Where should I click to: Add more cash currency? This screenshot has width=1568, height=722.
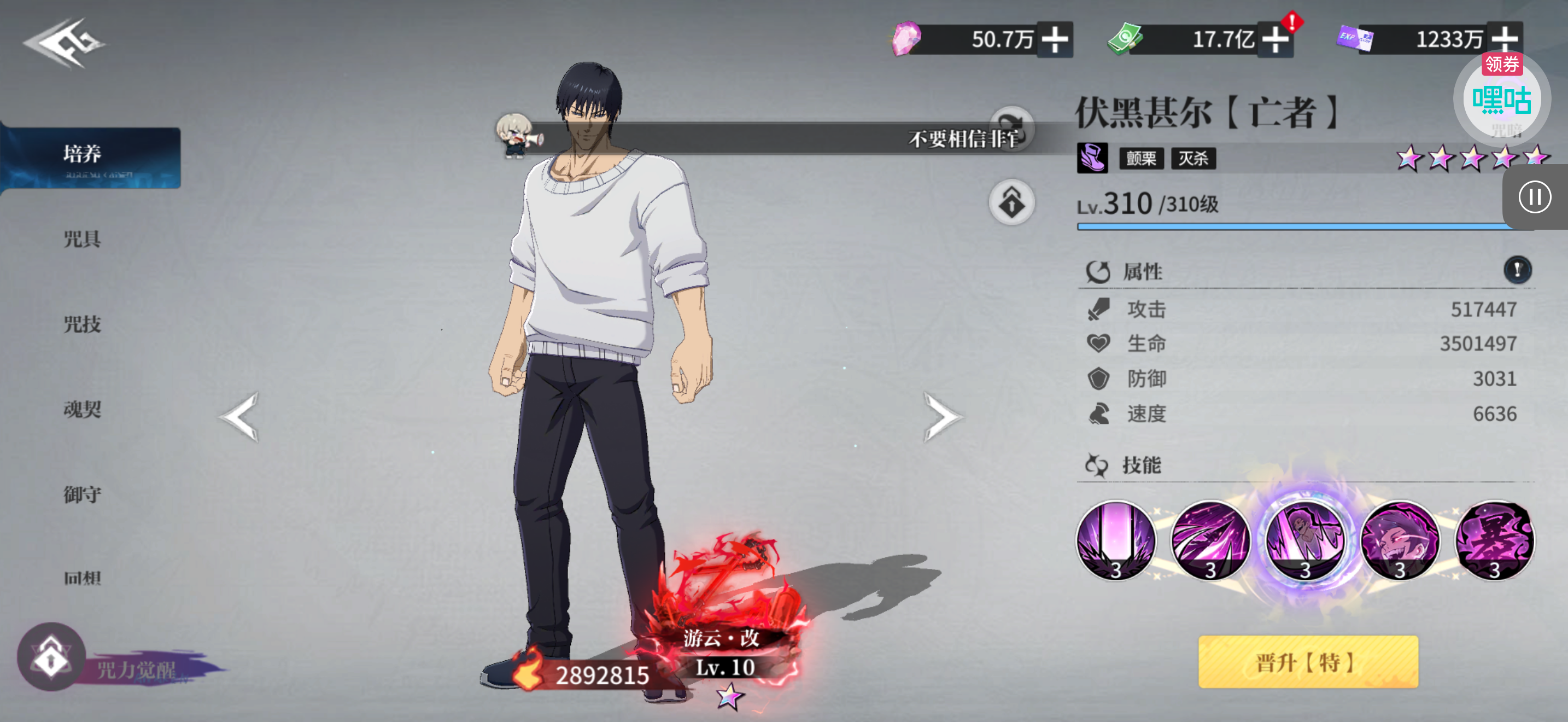(x=1275, y=40)
